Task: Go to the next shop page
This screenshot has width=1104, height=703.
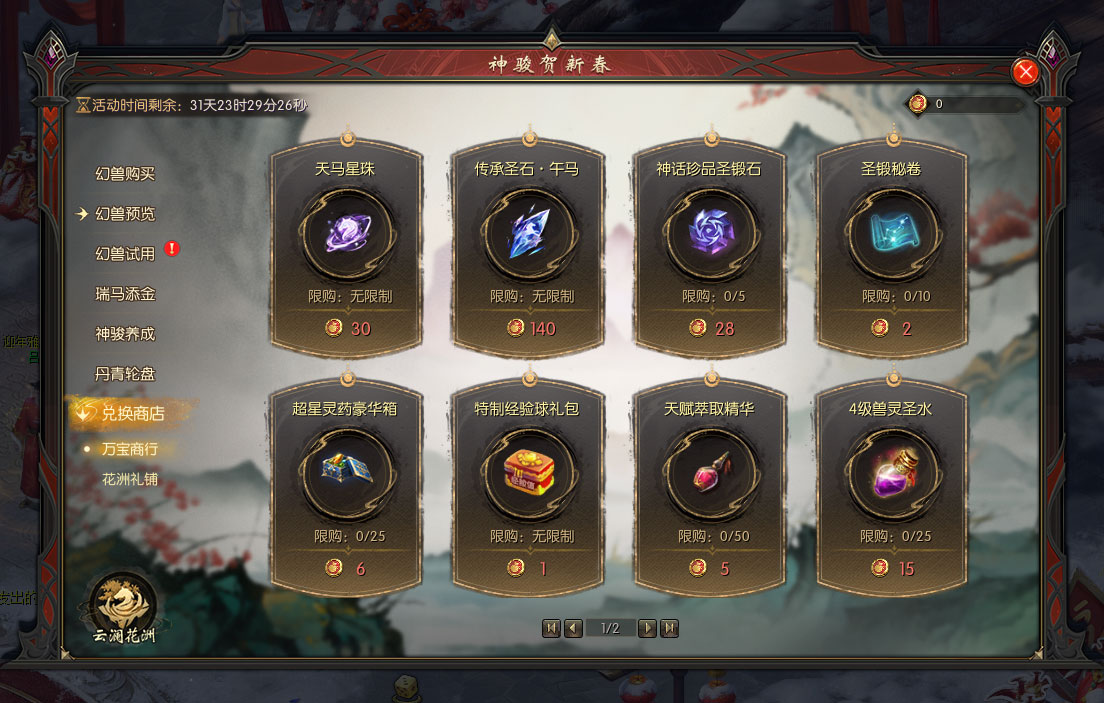Action: [x=647, y=628]
